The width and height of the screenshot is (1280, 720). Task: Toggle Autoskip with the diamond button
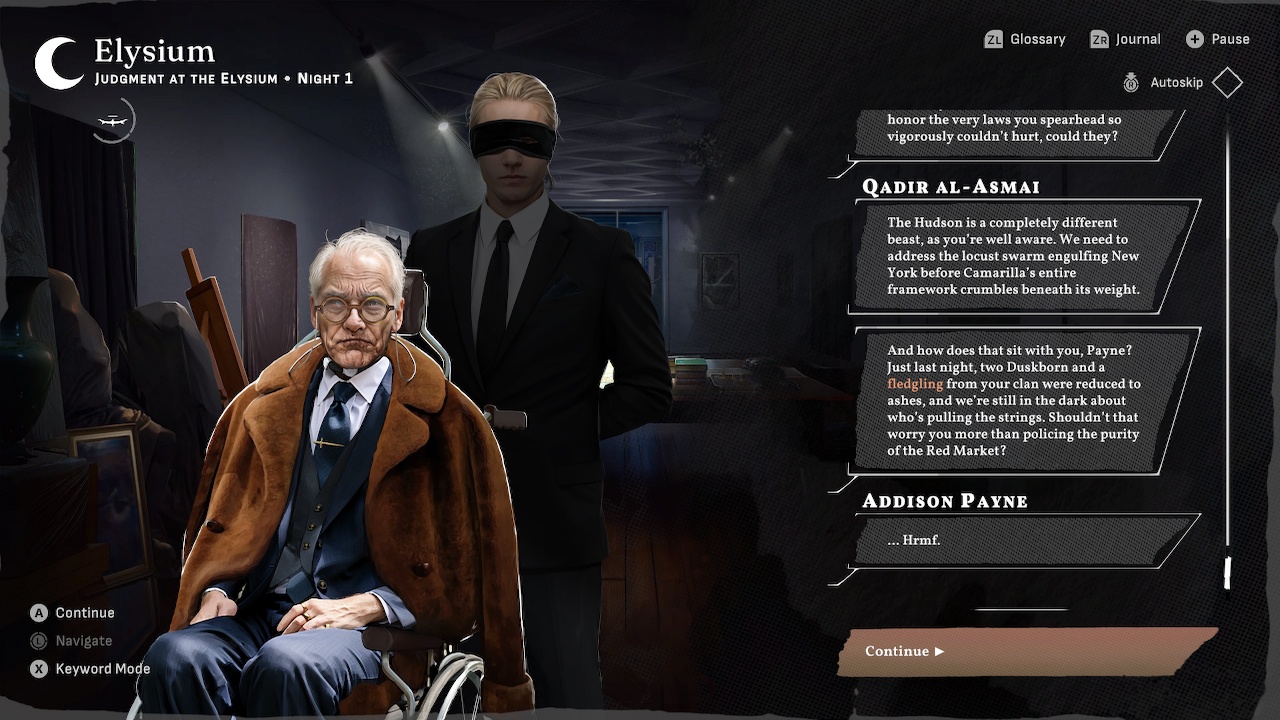(1226, 82)
